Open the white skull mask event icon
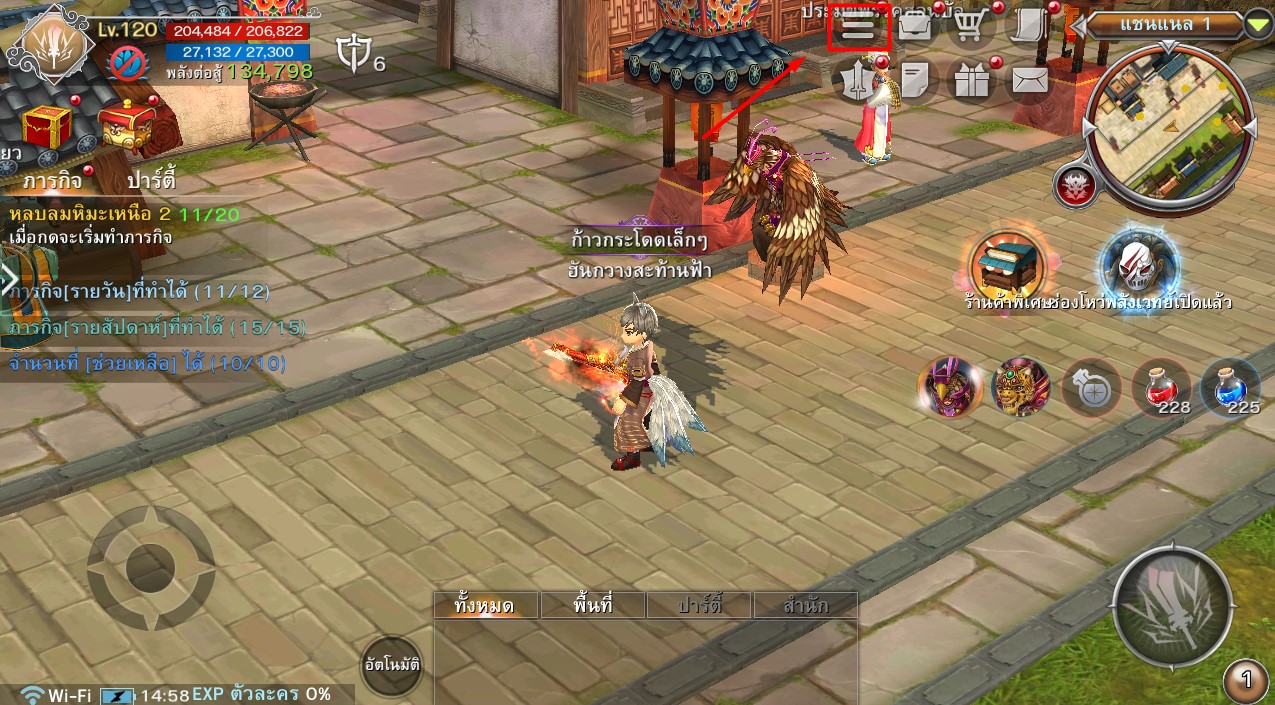This screenshot has width=1275, height=705. pos(1139,265)
